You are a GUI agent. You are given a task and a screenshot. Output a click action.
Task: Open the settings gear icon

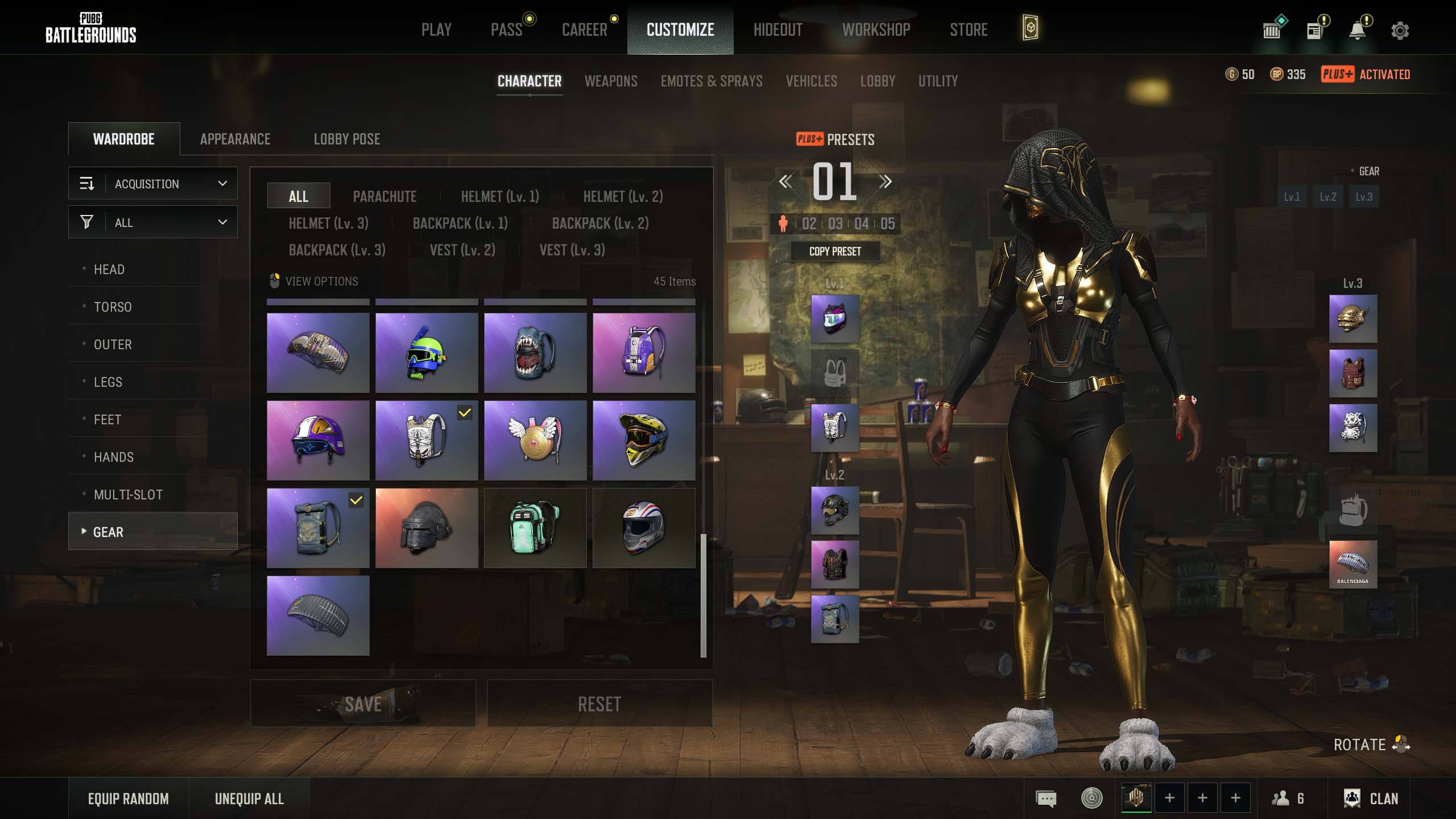(1400, 31)
